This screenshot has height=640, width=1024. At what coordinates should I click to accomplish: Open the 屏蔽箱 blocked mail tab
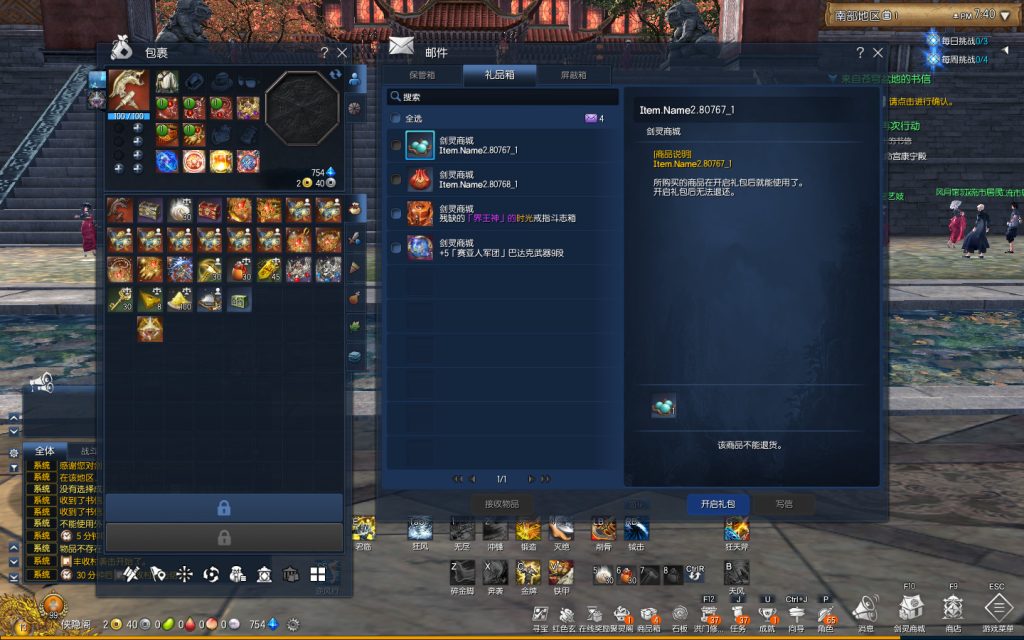coord(572,75)
